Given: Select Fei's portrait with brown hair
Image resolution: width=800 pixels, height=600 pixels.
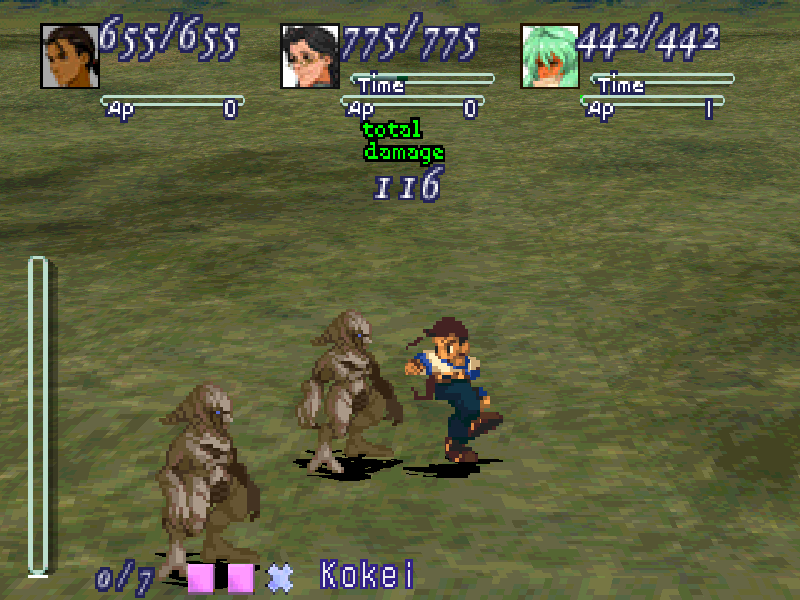Looking at the screenshot, I should (69, 55).
